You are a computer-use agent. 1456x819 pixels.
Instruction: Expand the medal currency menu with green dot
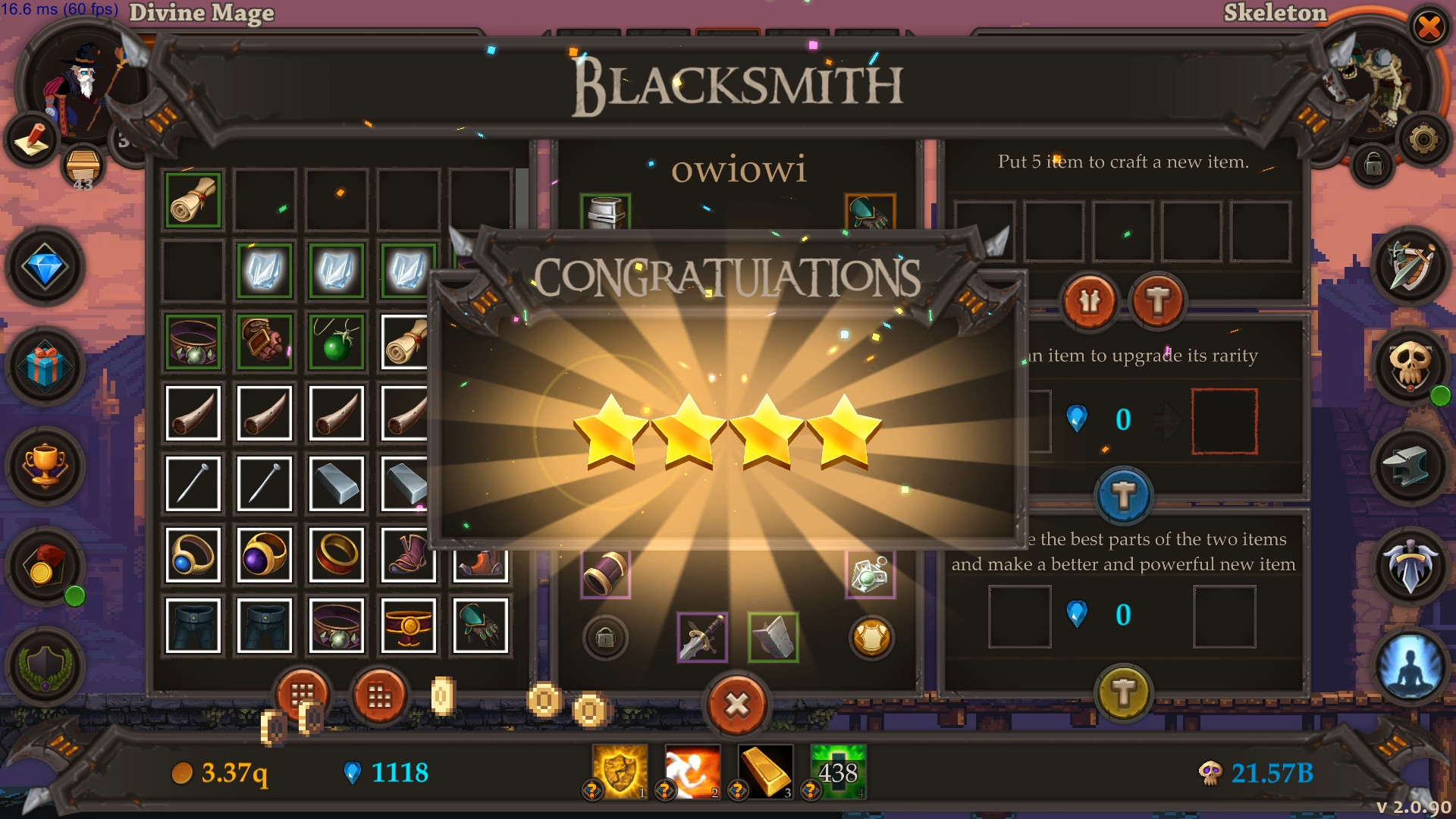(47, 565)
